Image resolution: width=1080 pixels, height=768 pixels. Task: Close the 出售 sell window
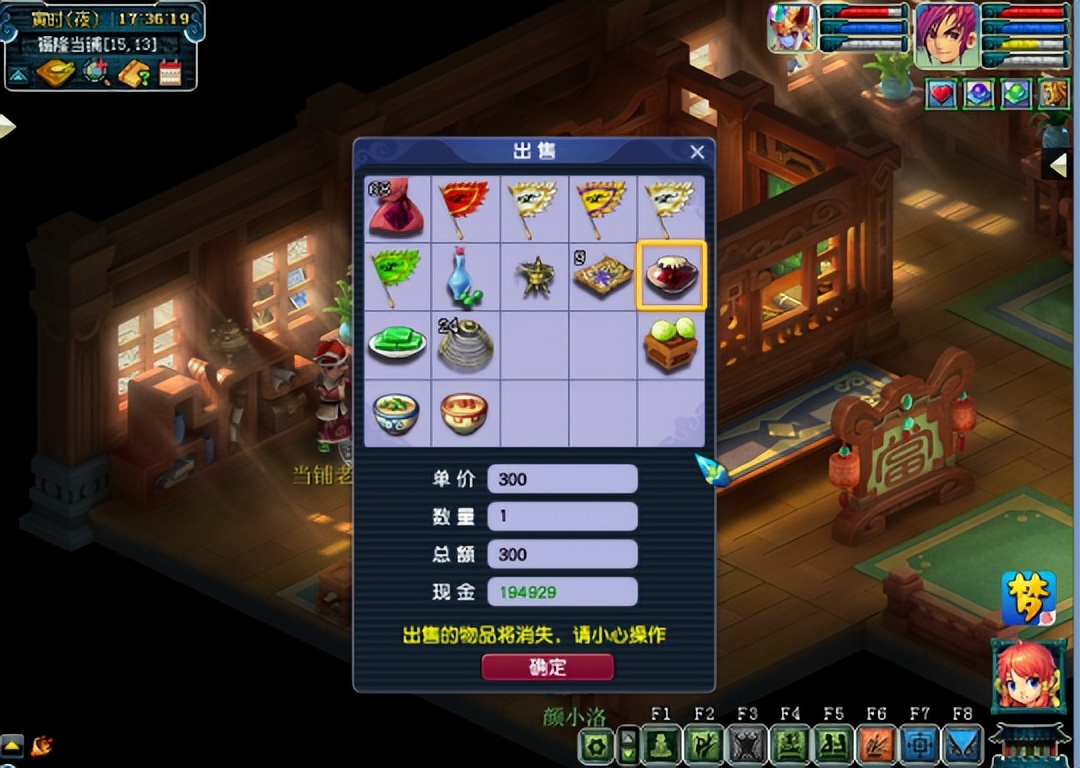coord(697,152)
